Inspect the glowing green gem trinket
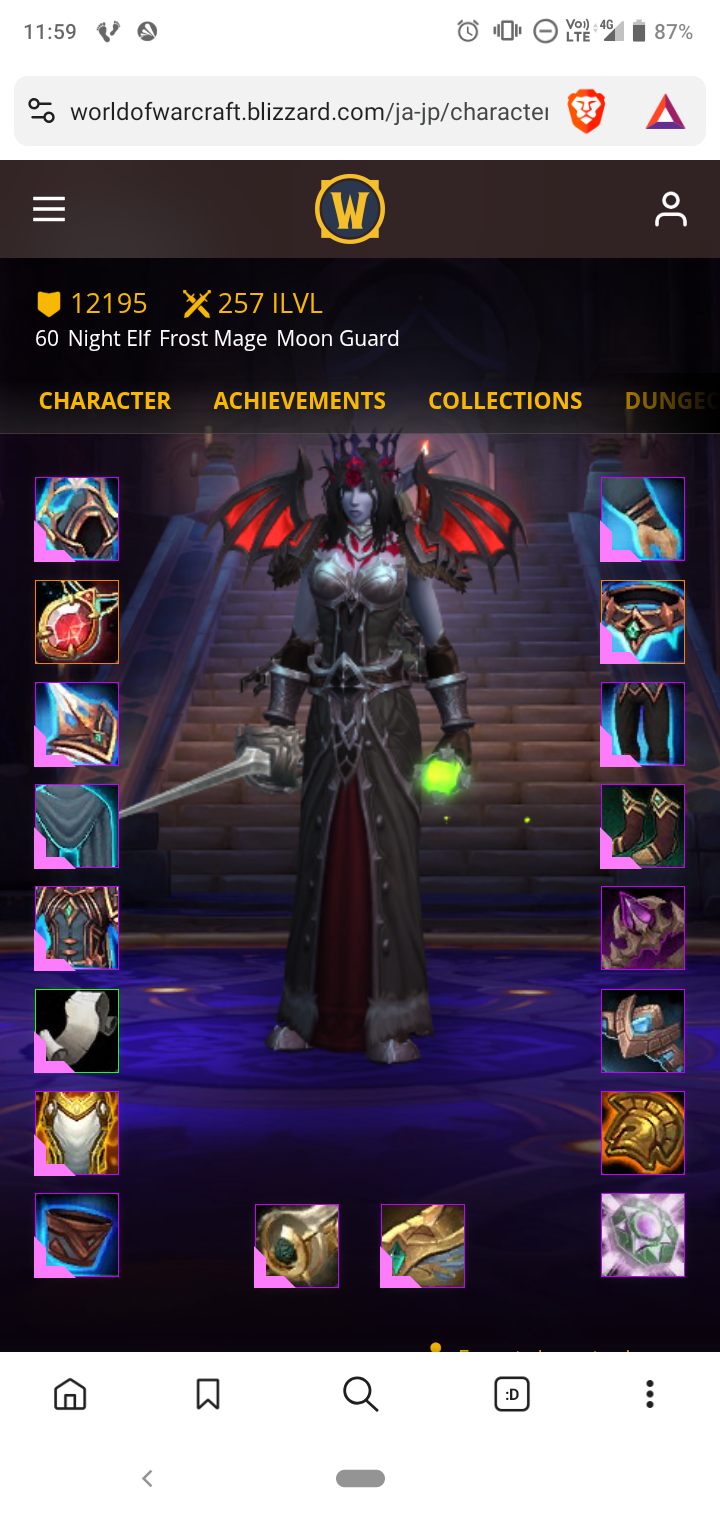 tap(643, 1235)
